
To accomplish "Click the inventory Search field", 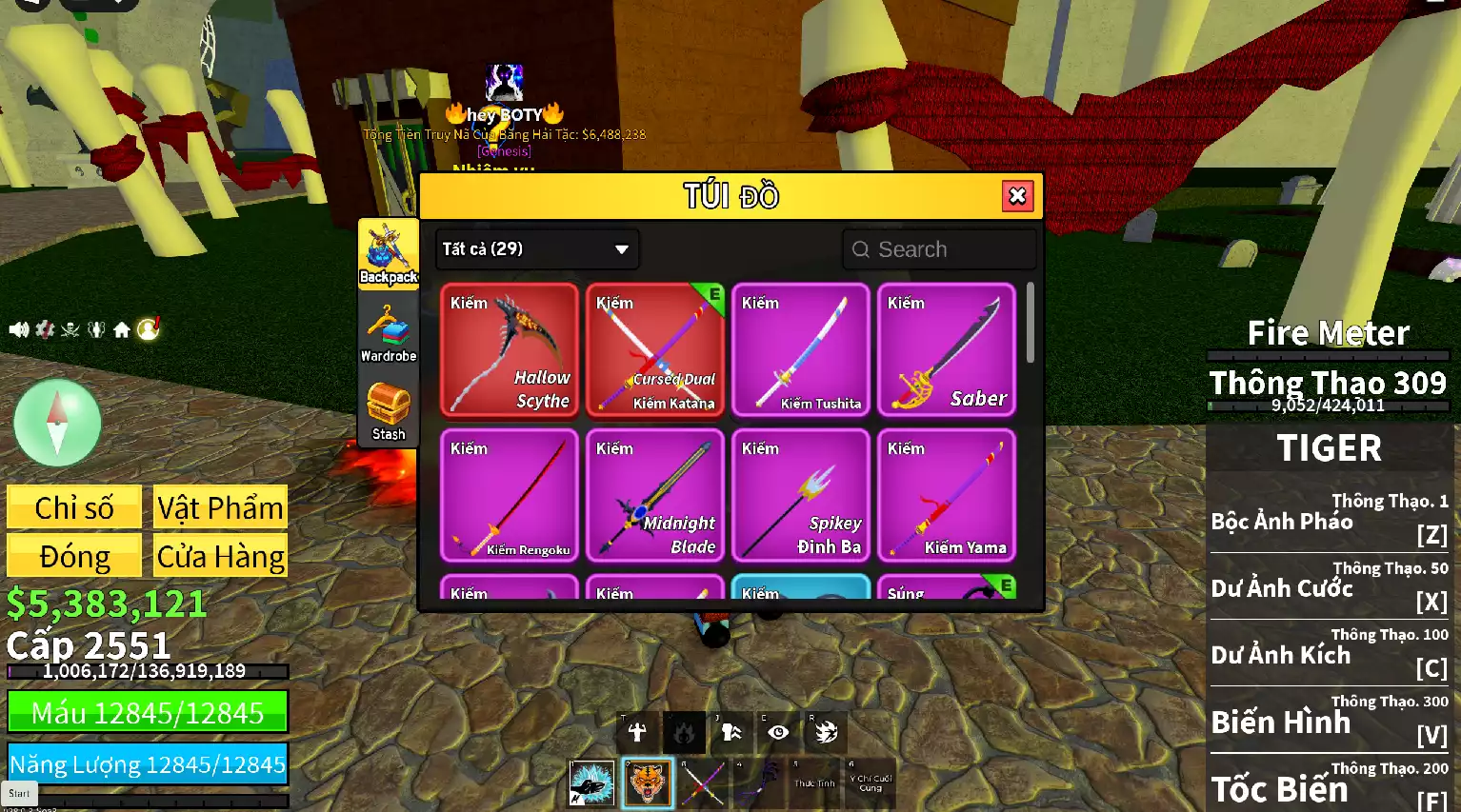I will pos(939,249).
